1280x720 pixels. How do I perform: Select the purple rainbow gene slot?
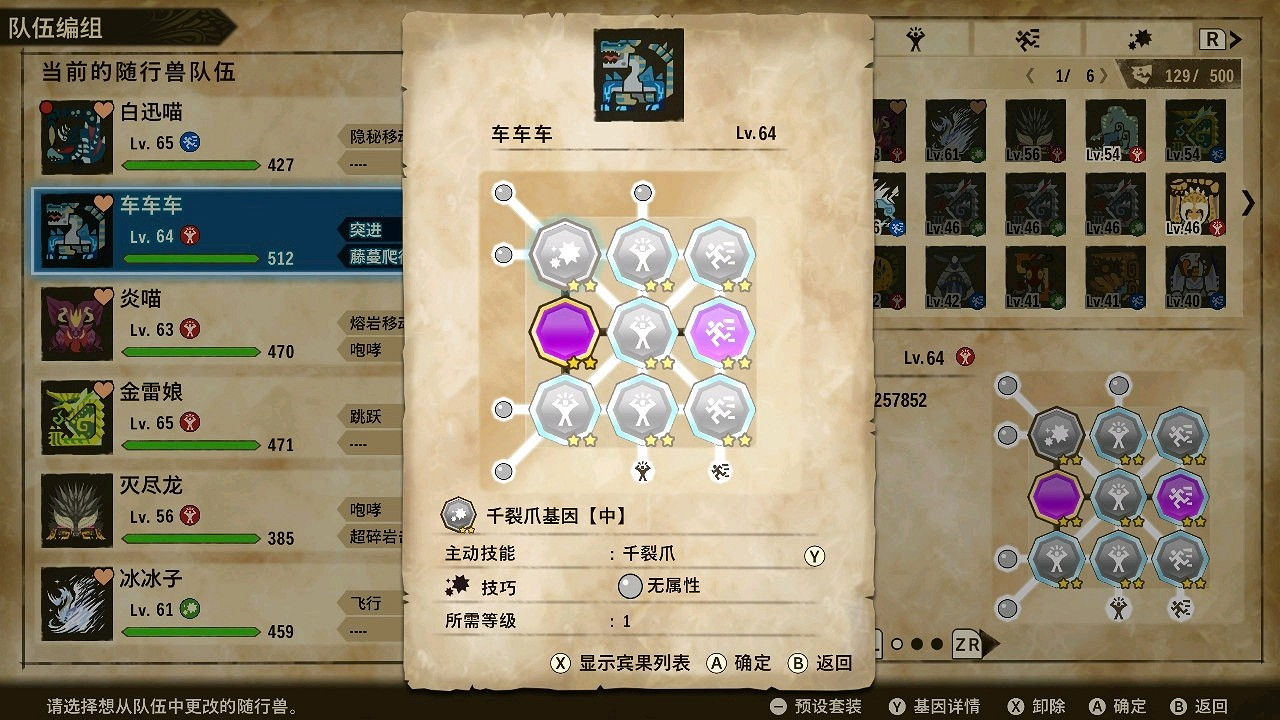point(566,331)
